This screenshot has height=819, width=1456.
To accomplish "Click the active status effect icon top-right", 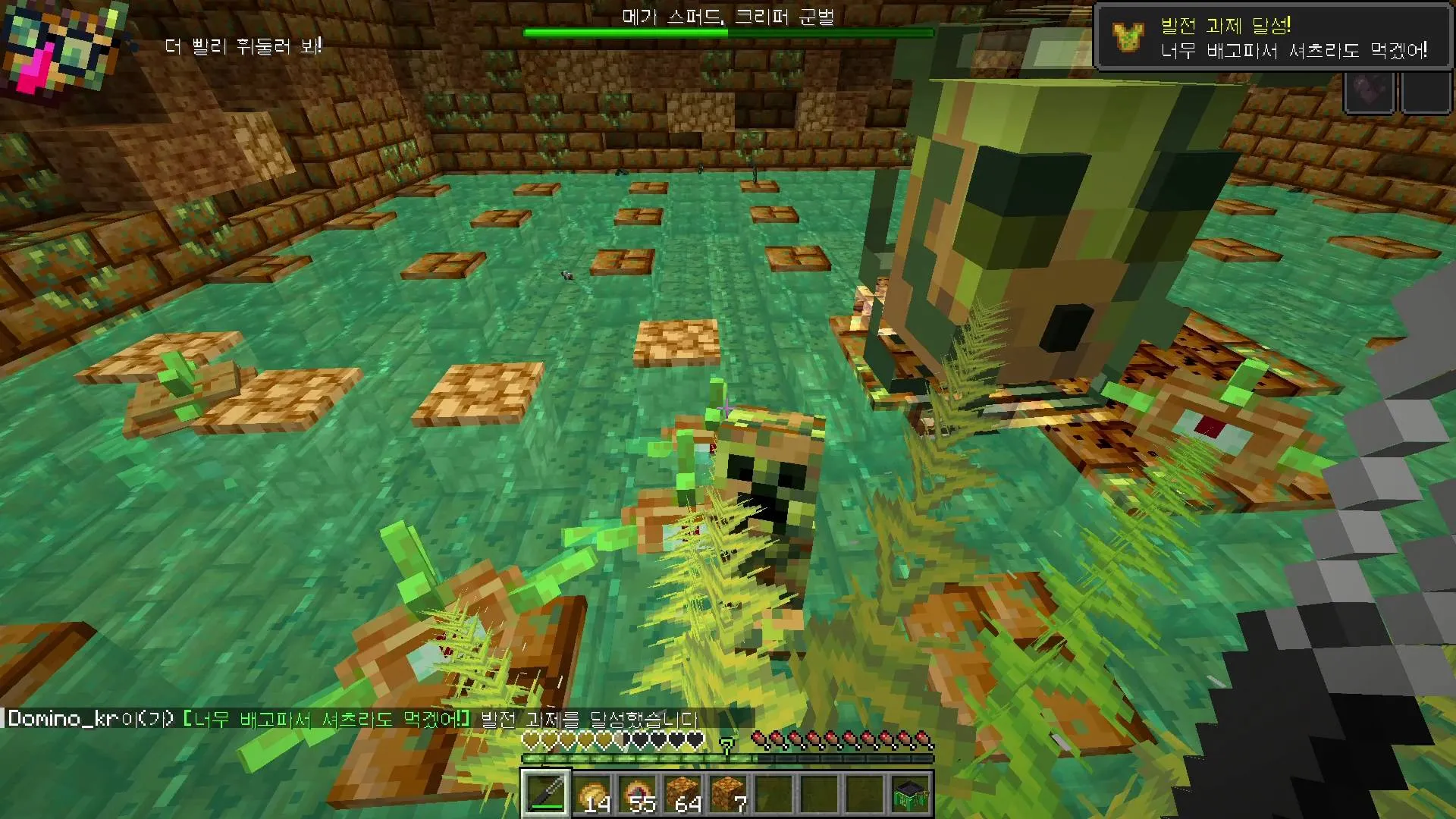I will (1370, 91).
